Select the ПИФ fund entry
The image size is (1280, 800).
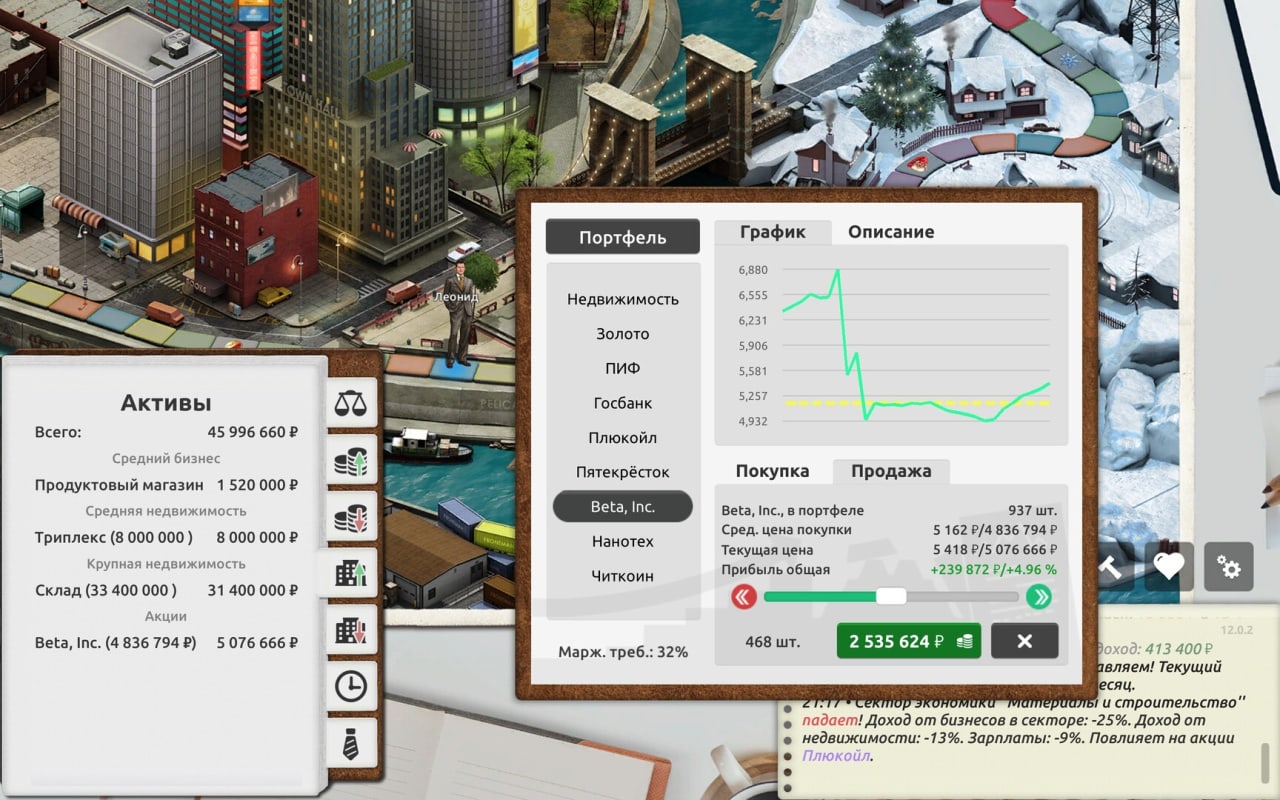pos(622,368)
